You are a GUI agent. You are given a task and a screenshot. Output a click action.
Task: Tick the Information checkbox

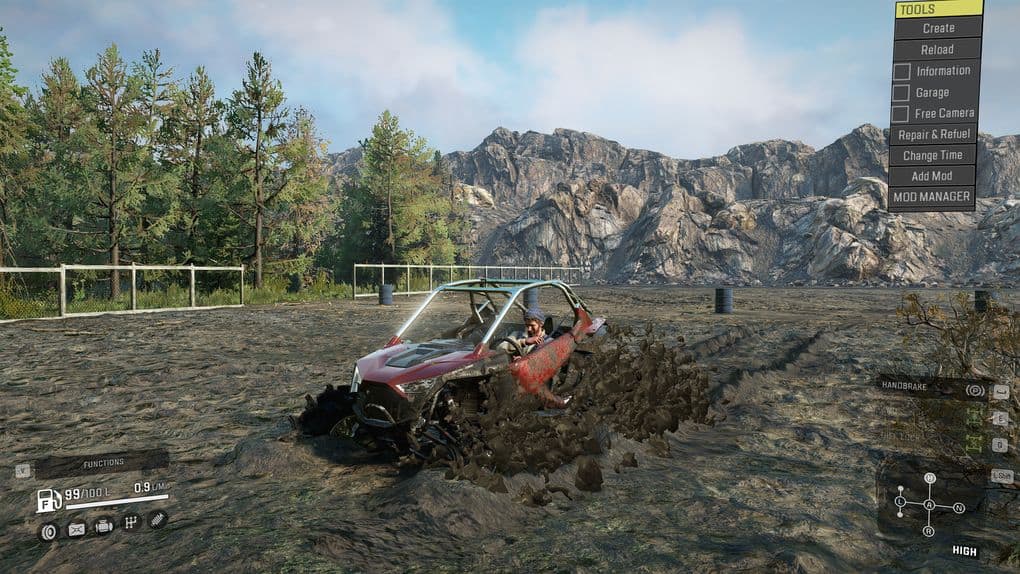tap(901, 71)
